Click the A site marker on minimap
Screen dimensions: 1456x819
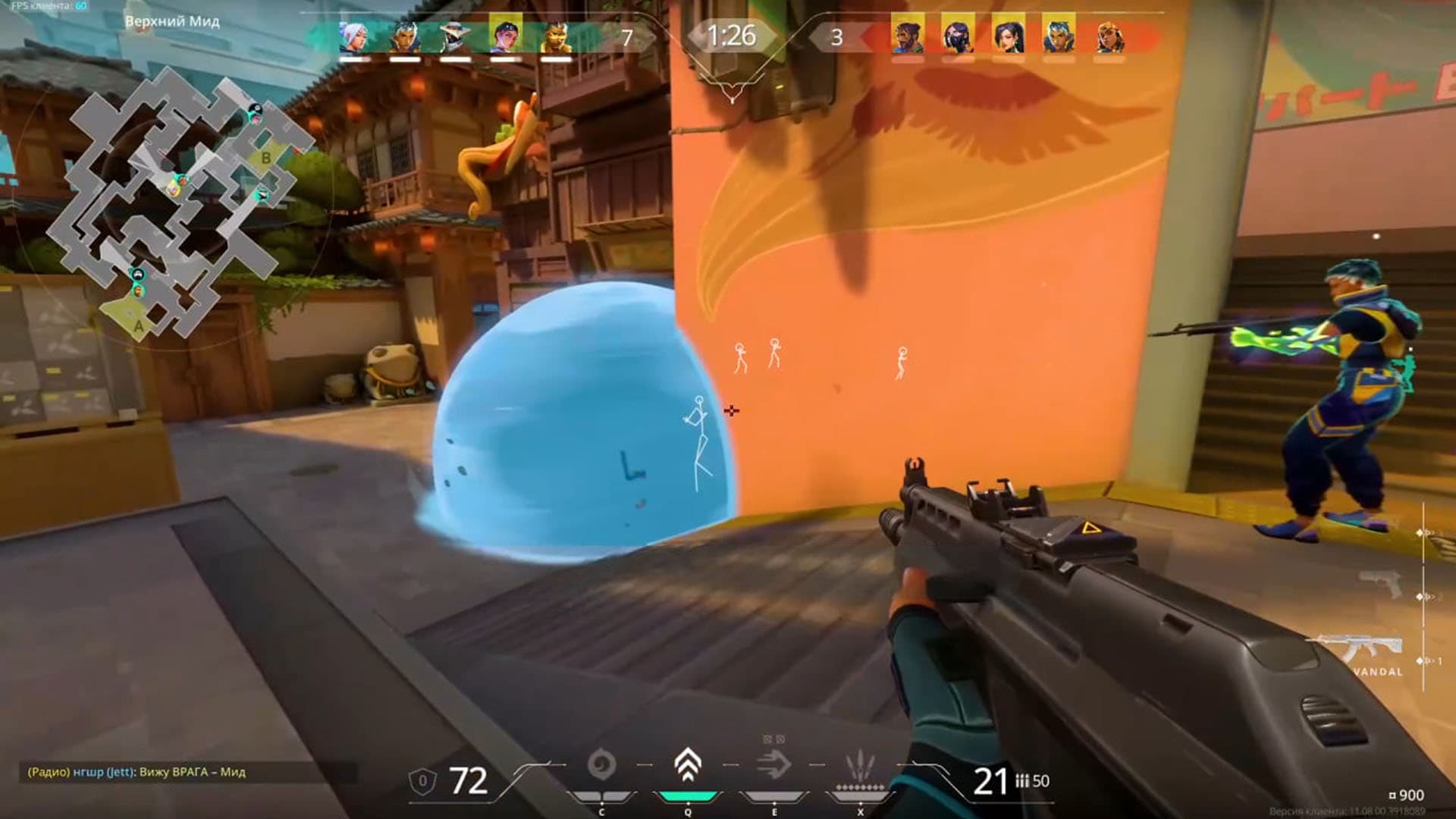(x=138, y=326)
